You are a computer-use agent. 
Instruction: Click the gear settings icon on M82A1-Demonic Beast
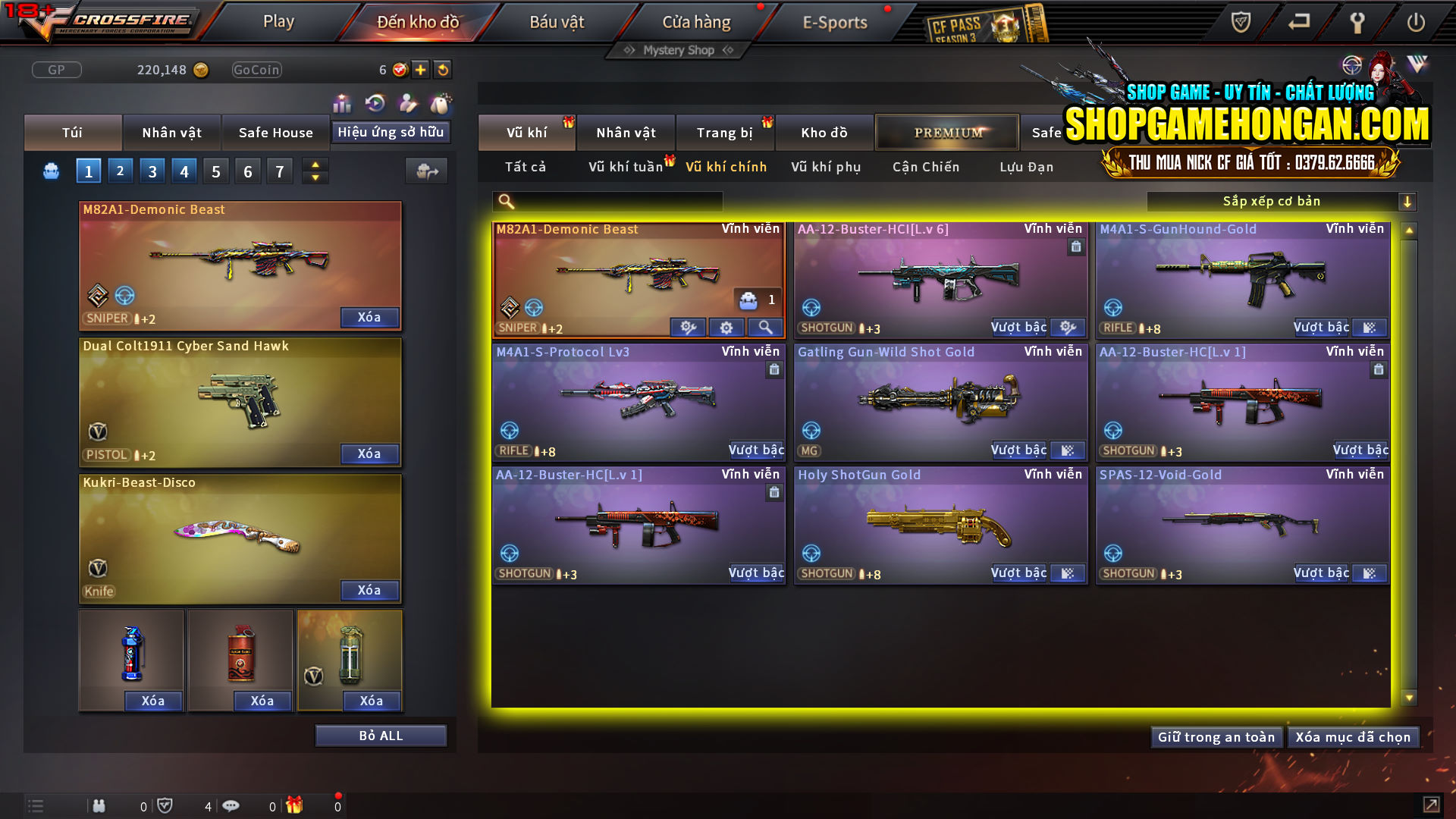[726, 327]
